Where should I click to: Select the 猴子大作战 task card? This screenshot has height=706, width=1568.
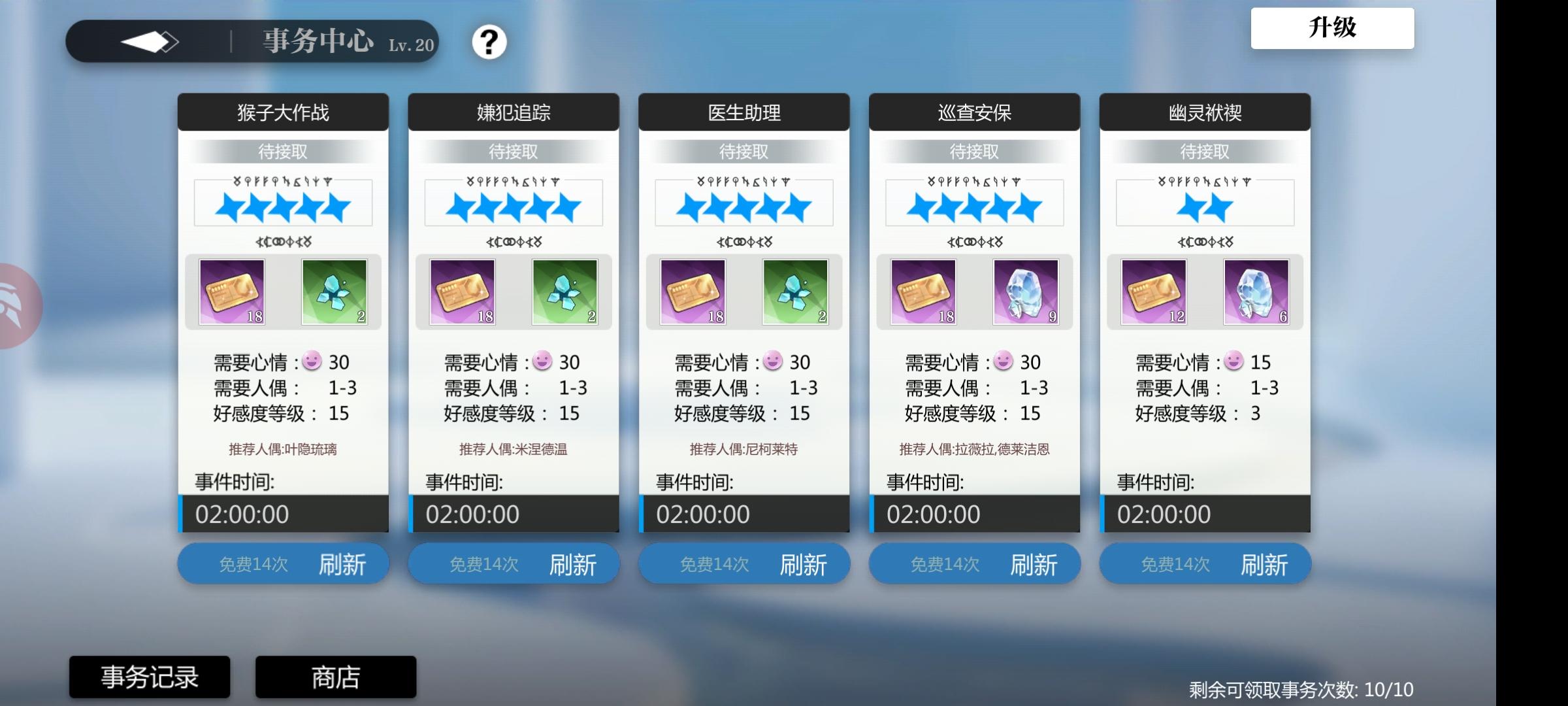pyautogui.click(x=283, y=111)
